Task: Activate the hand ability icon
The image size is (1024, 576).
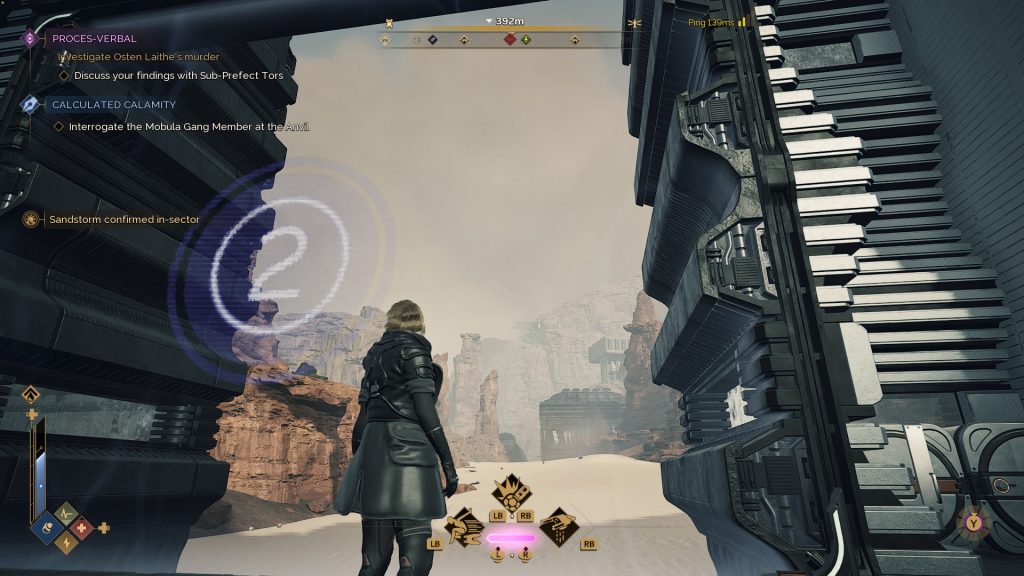Action: point(559,525)
